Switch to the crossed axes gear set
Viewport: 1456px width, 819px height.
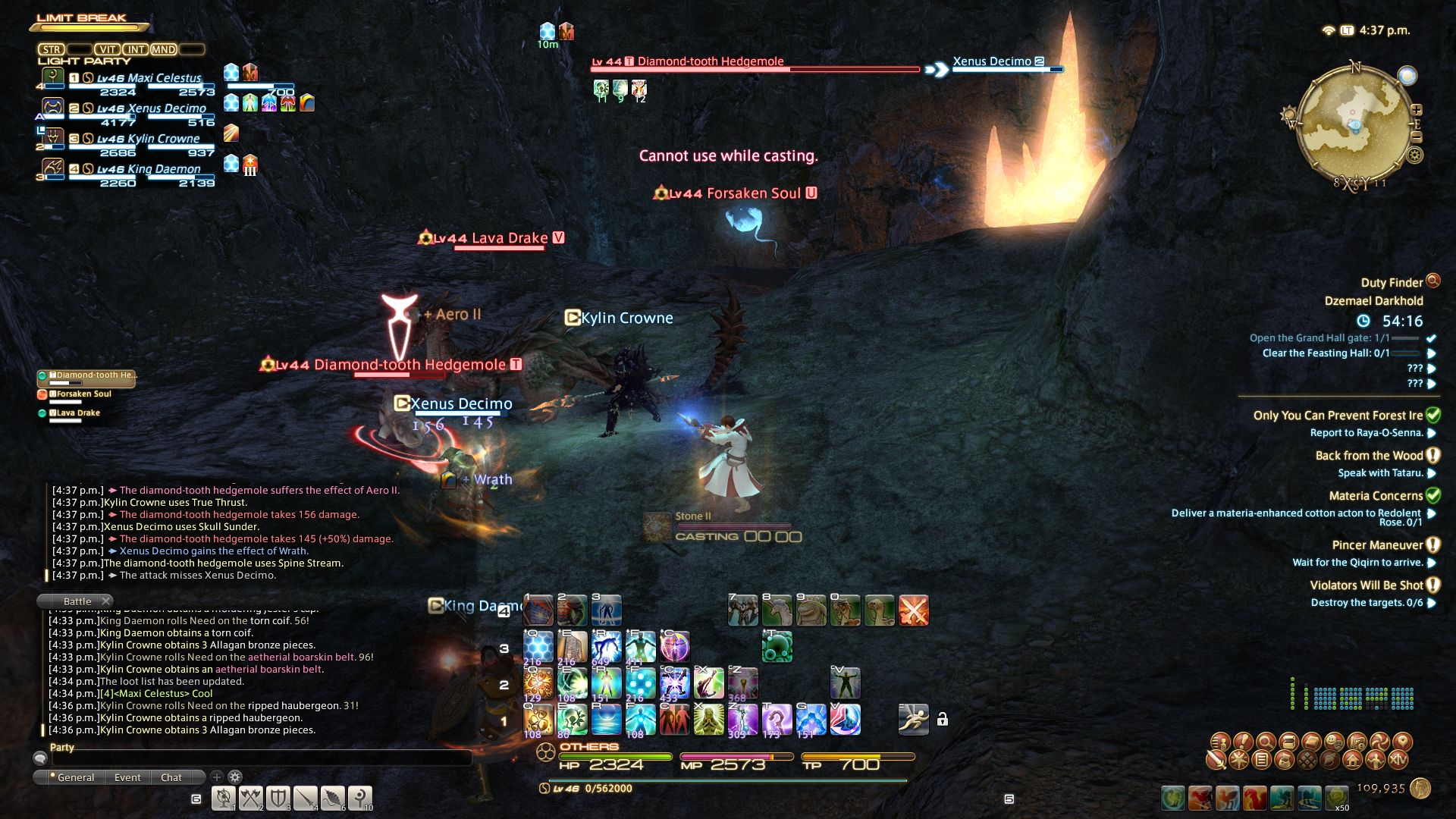click(250, 798)
